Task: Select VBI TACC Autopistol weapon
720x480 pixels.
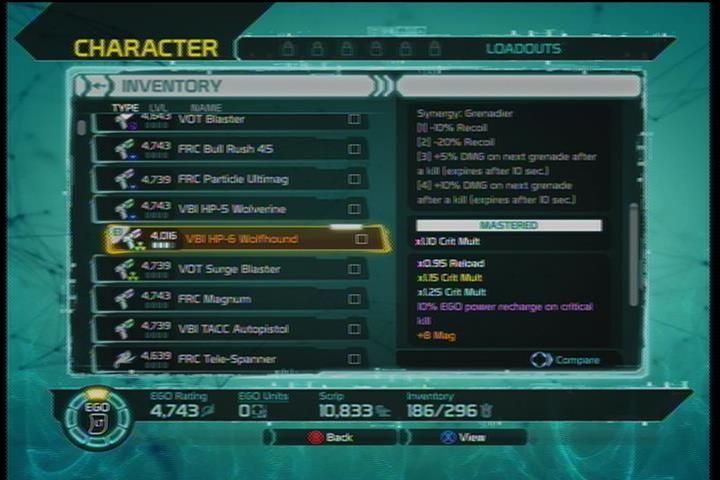Action: coord(230,329)
